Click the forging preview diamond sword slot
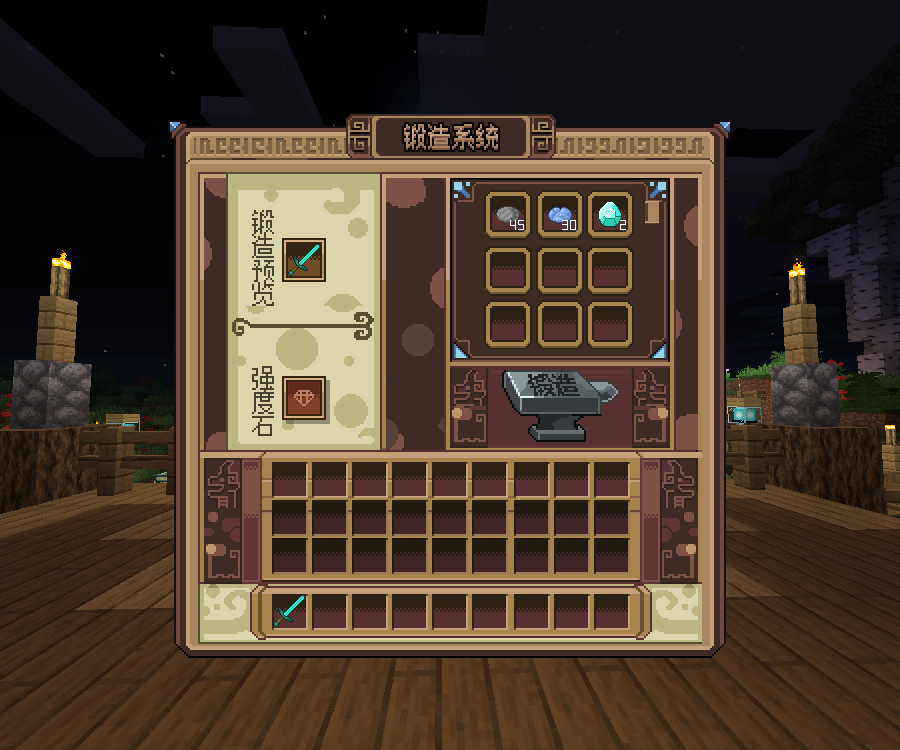The image size is (900, 750). click(304, 260)
